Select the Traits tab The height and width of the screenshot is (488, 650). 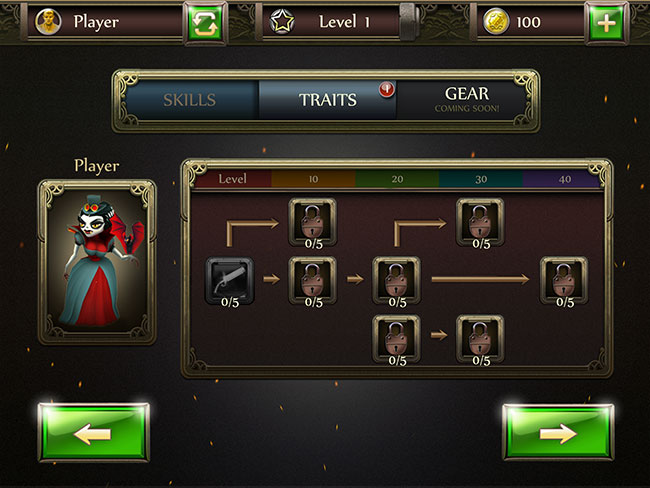327,101
